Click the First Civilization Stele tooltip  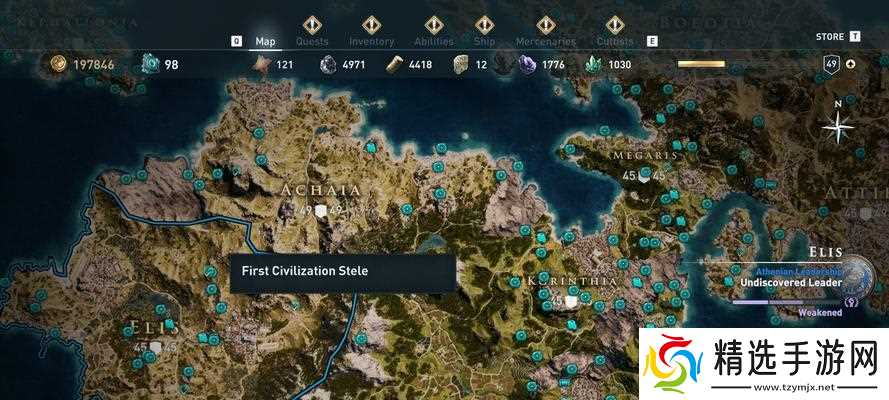(x=342, y=272)
